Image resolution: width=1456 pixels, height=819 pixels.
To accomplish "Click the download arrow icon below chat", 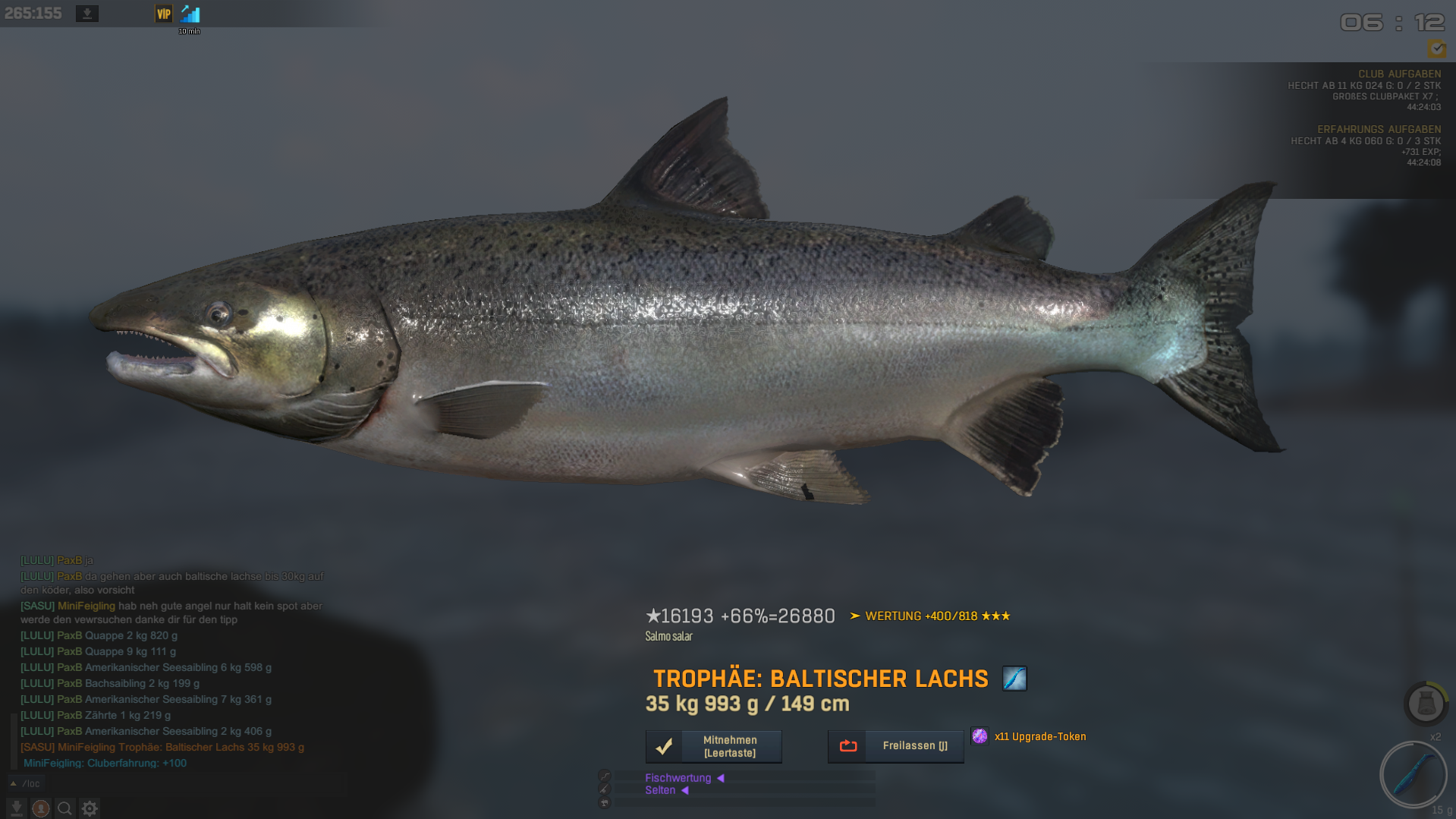I will (17, 808).
